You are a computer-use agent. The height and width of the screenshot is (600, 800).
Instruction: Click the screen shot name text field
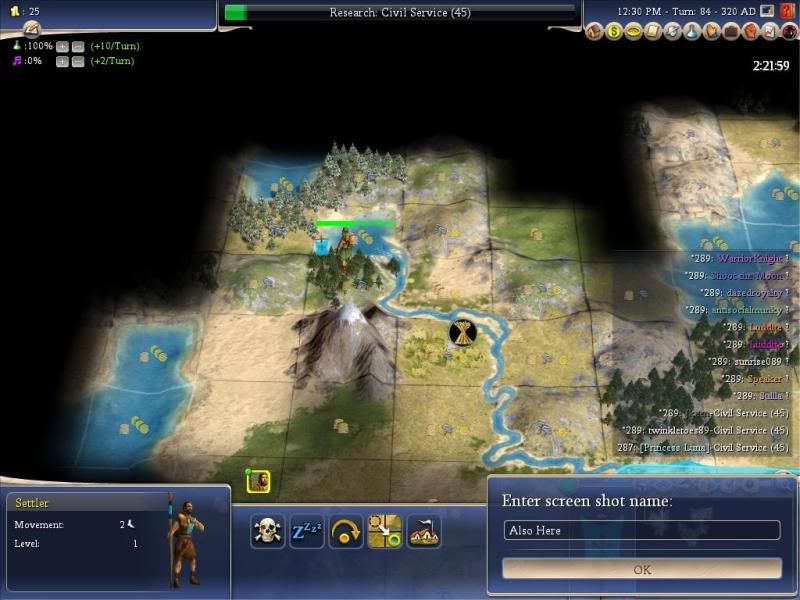coord(642,530)
